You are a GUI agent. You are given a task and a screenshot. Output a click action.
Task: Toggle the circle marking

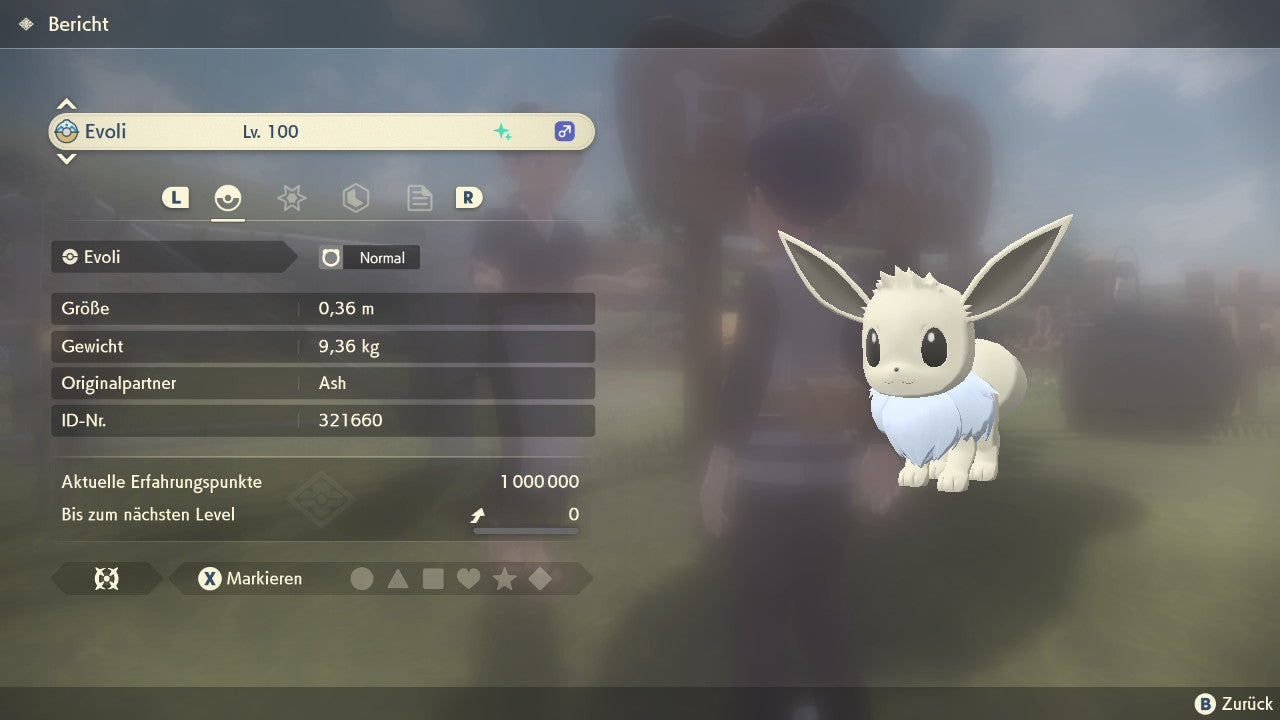(362, 579)
